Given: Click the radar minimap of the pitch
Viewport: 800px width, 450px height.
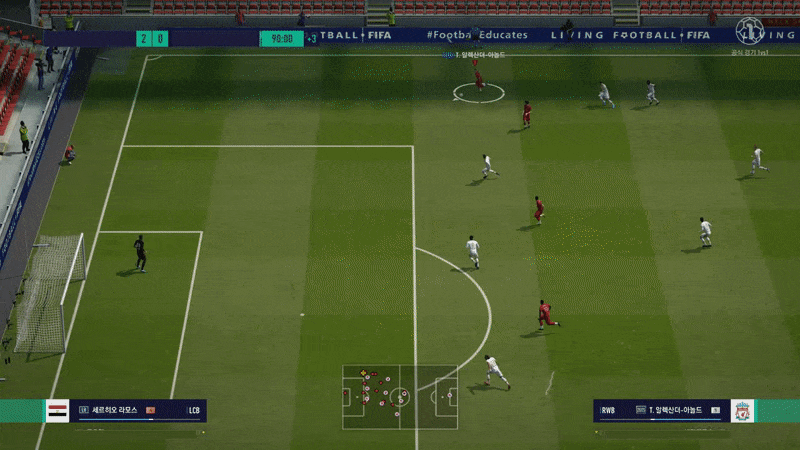Looking at the screenshot, I should (x=400, y=397).
